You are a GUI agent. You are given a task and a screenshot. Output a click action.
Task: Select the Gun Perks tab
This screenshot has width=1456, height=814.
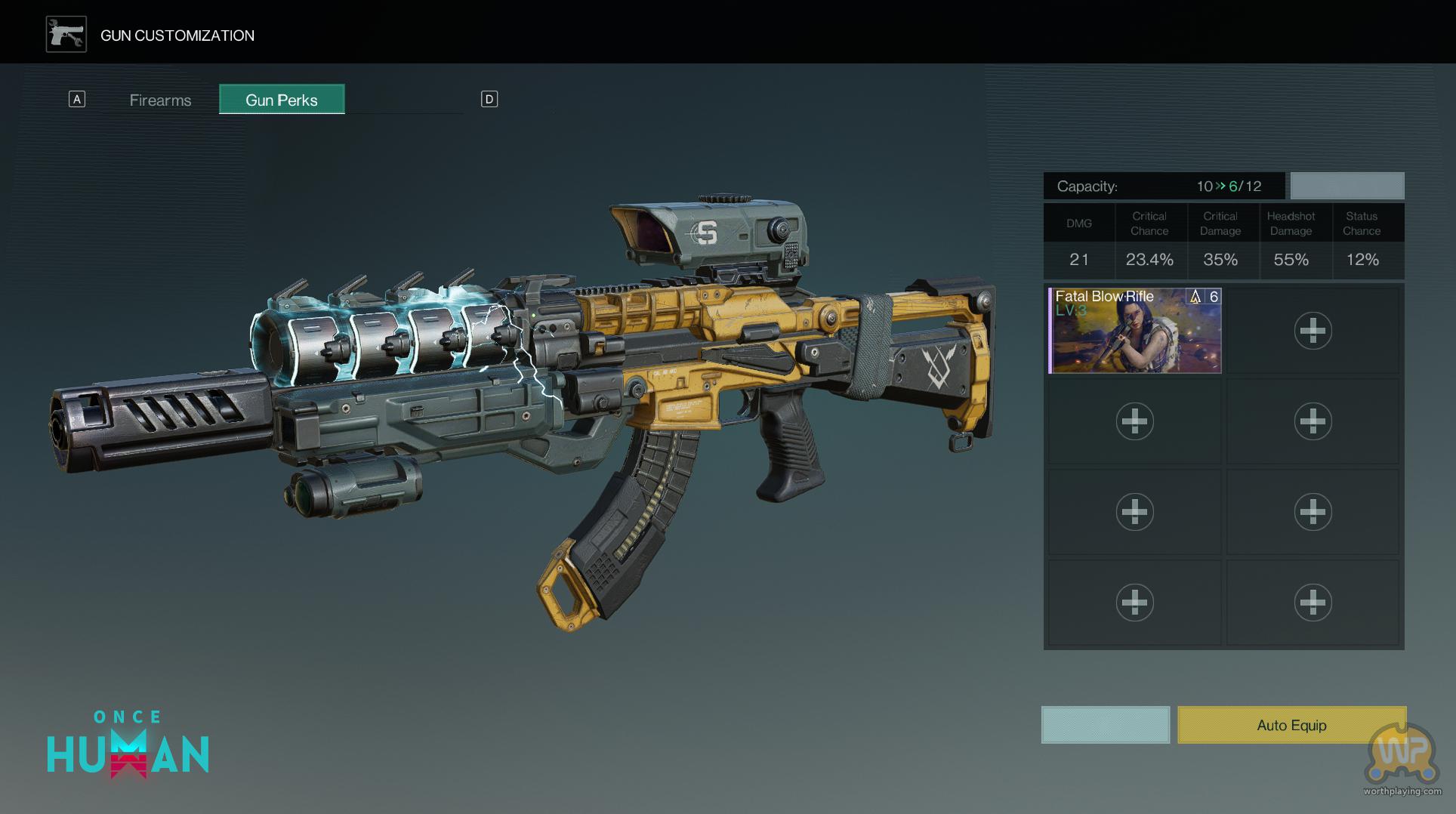coord(282,100)
